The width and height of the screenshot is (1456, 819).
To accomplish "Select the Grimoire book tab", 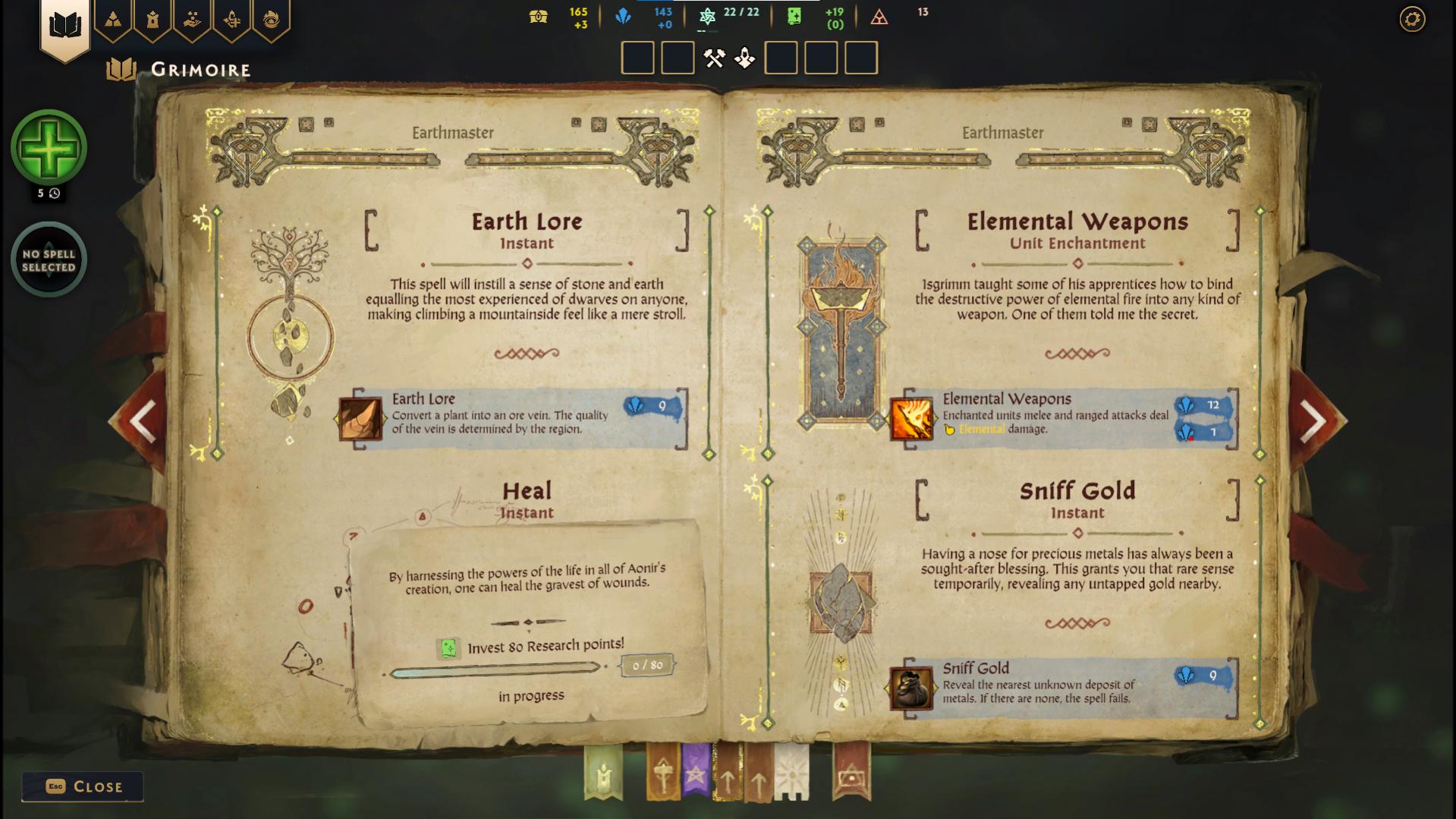I will coord(65,25).
